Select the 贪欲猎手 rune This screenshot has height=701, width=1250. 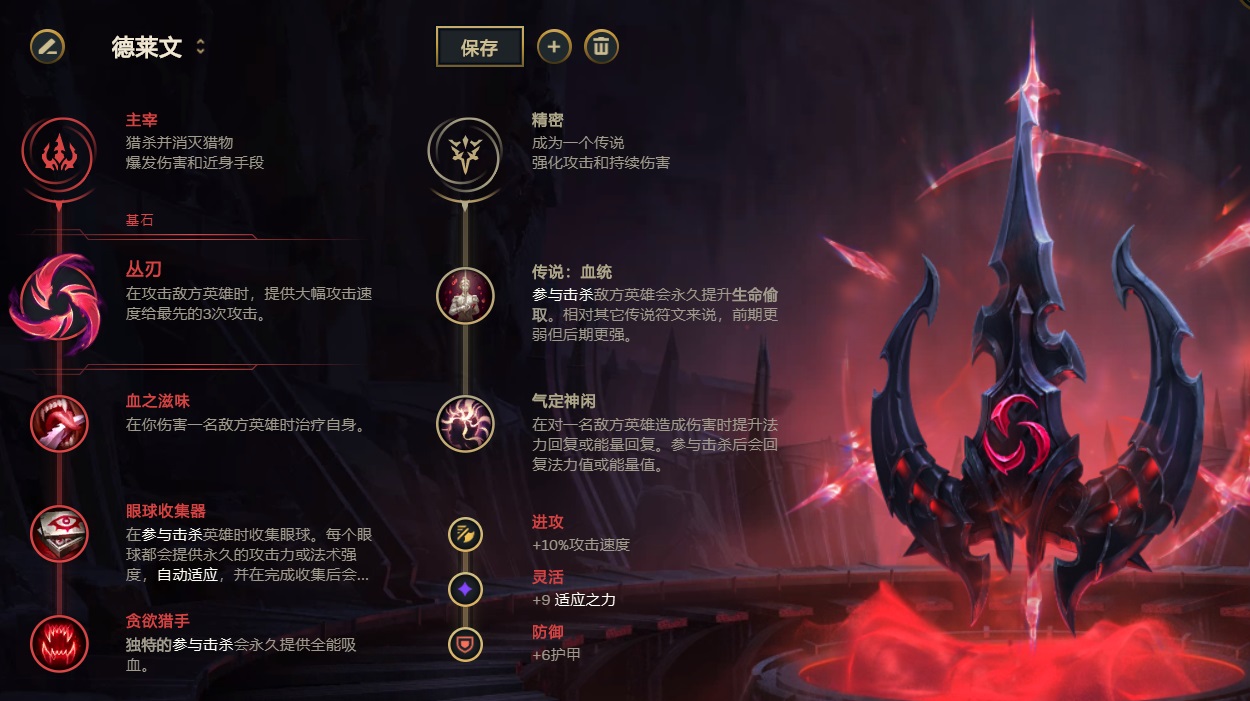(x=59, y=643)
